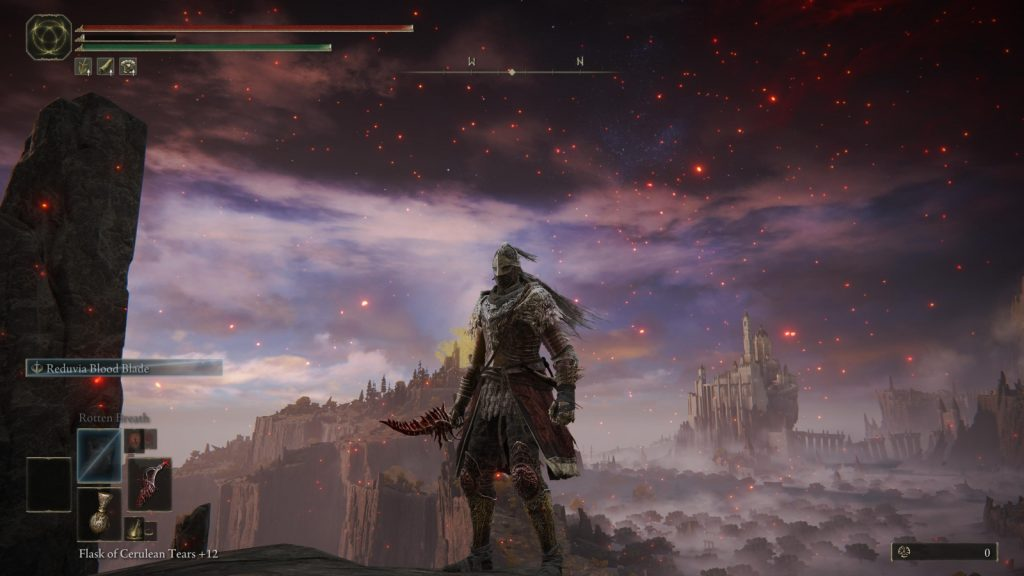Click the golden great rune emblem
This screenshot has width=1024, height=576.
tap(48, 36)
